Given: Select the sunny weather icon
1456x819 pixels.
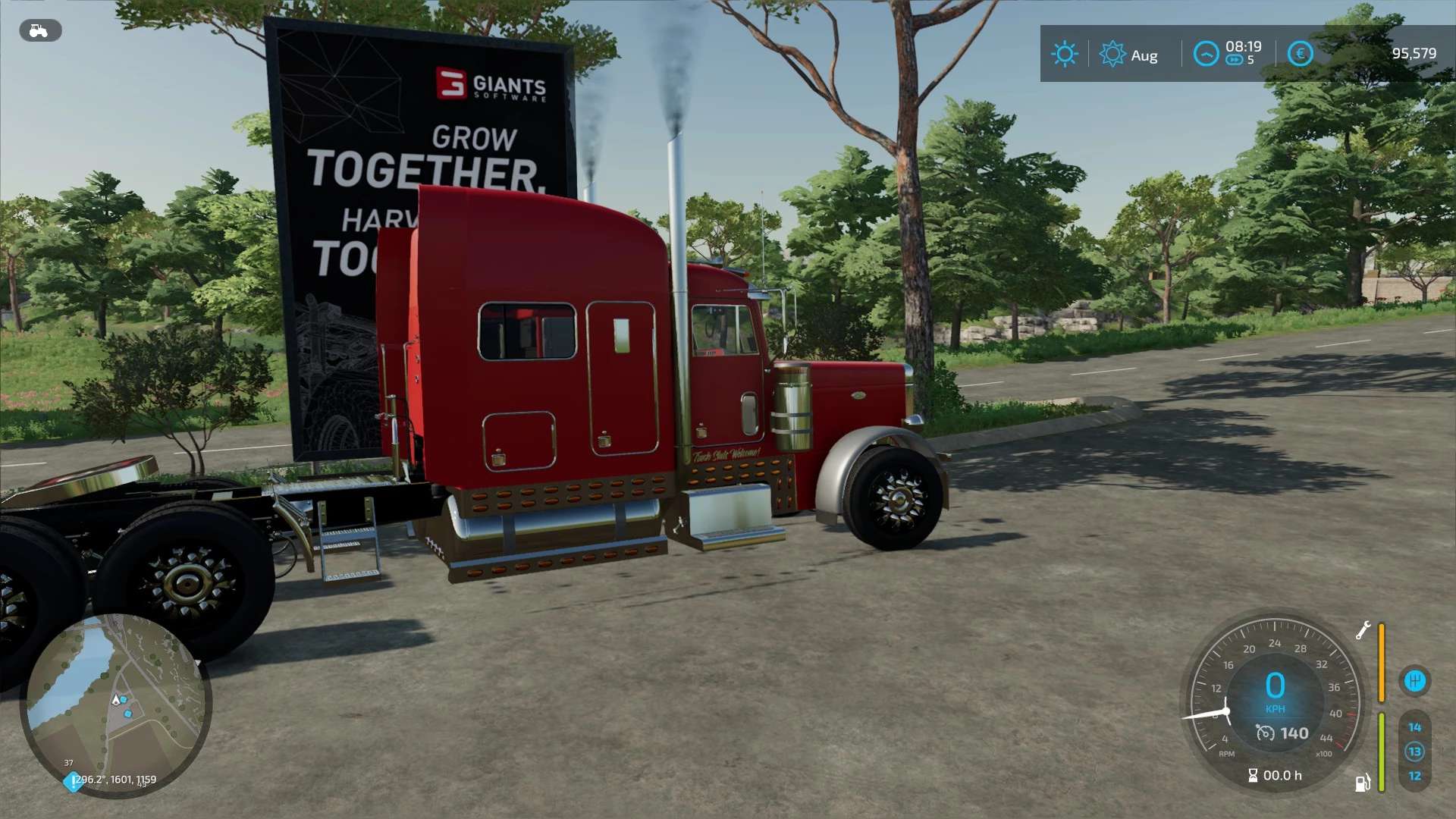Looking at the screenshot, I should (1064, 54).
